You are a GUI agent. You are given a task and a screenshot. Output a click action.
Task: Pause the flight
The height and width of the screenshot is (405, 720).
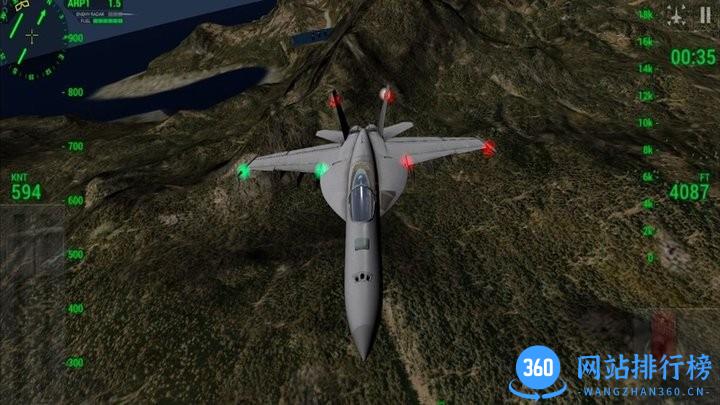[706, 15]
